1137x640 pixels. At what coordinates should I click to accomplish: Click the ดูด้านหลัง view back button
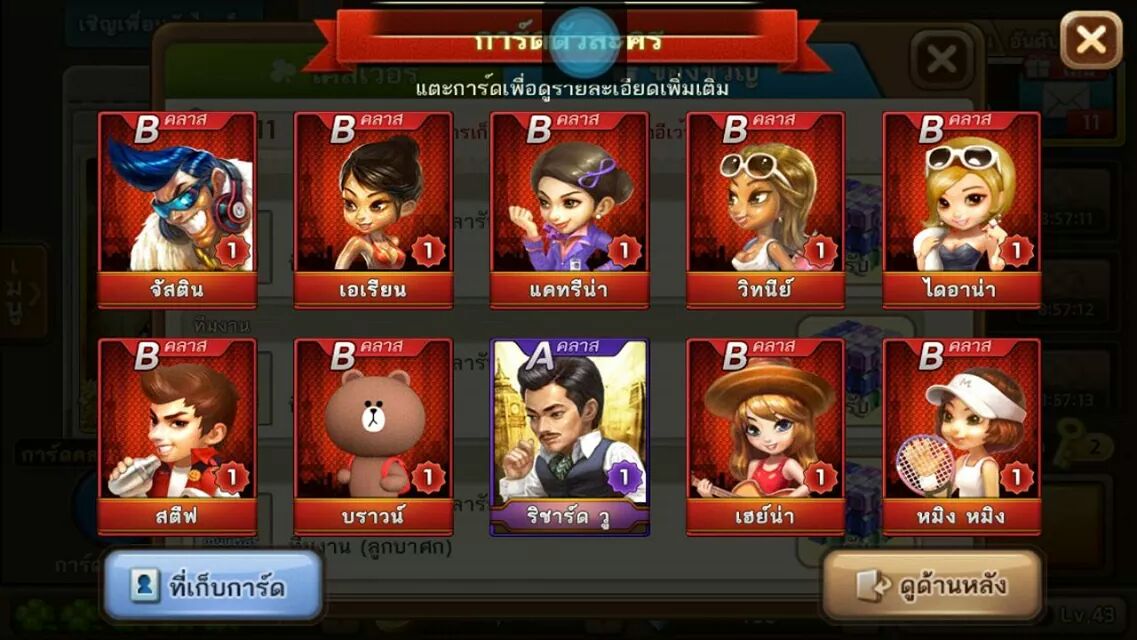coord(931,585)
